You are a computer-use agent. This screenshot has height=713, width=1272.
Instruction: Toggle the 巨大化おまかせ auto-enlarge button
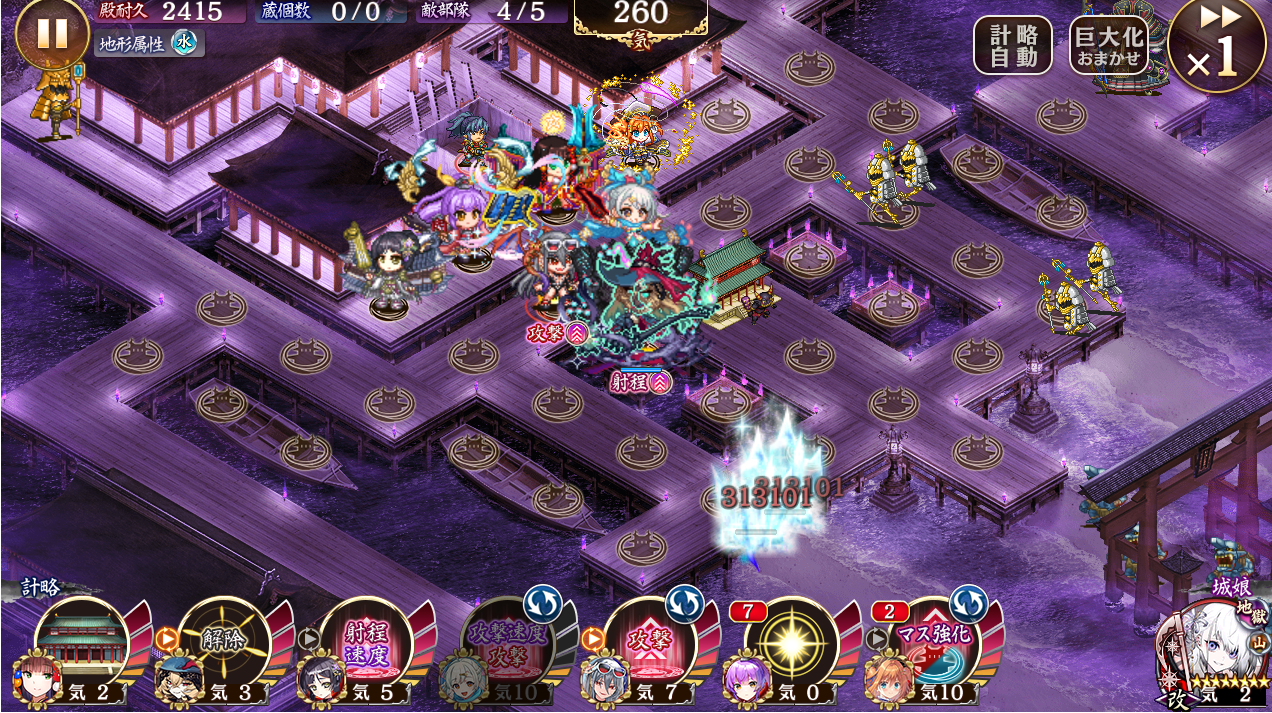[1108, 46]
